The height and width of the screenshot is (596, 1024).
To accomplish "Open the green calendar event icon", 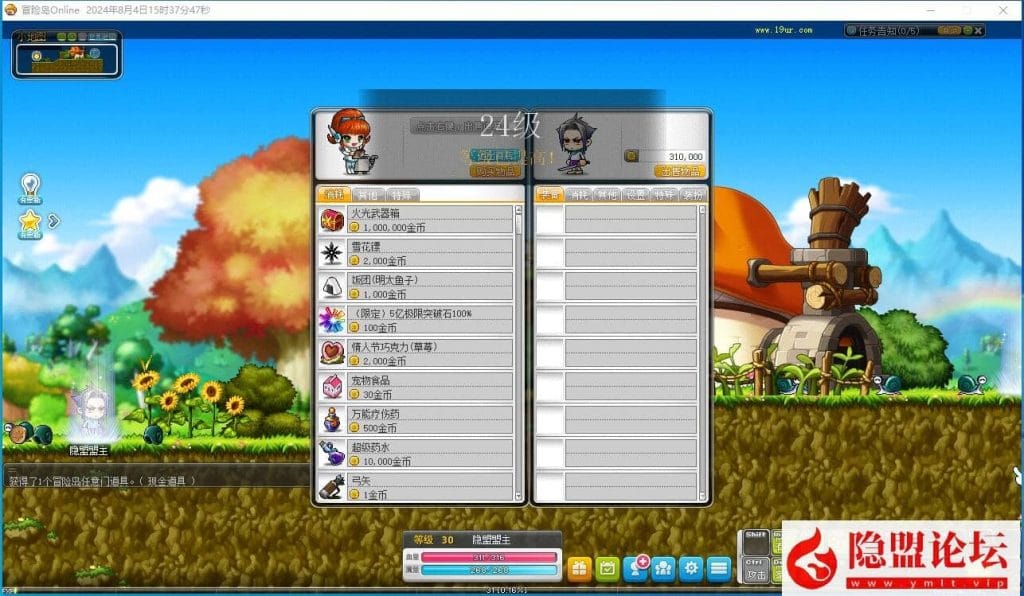I will tap(607, 569).
